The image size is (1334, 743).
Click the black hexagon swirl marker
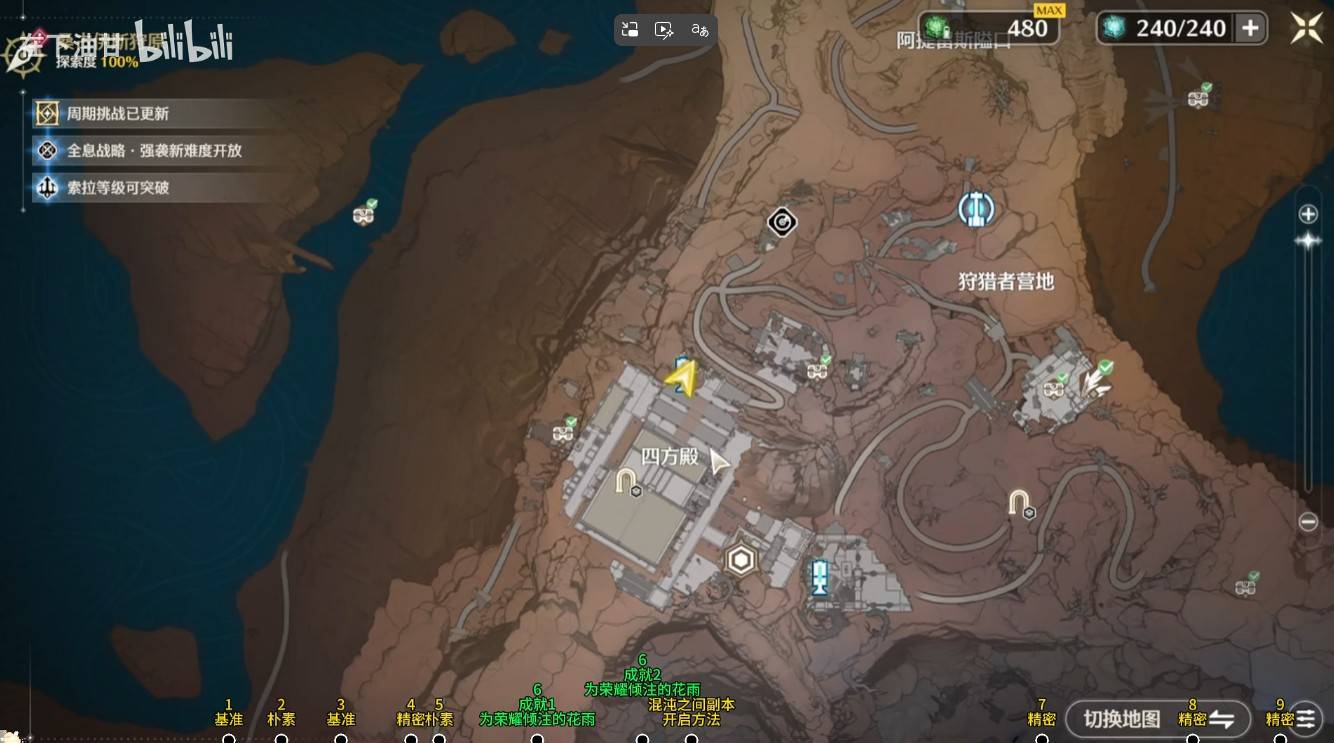coord(782,222)
